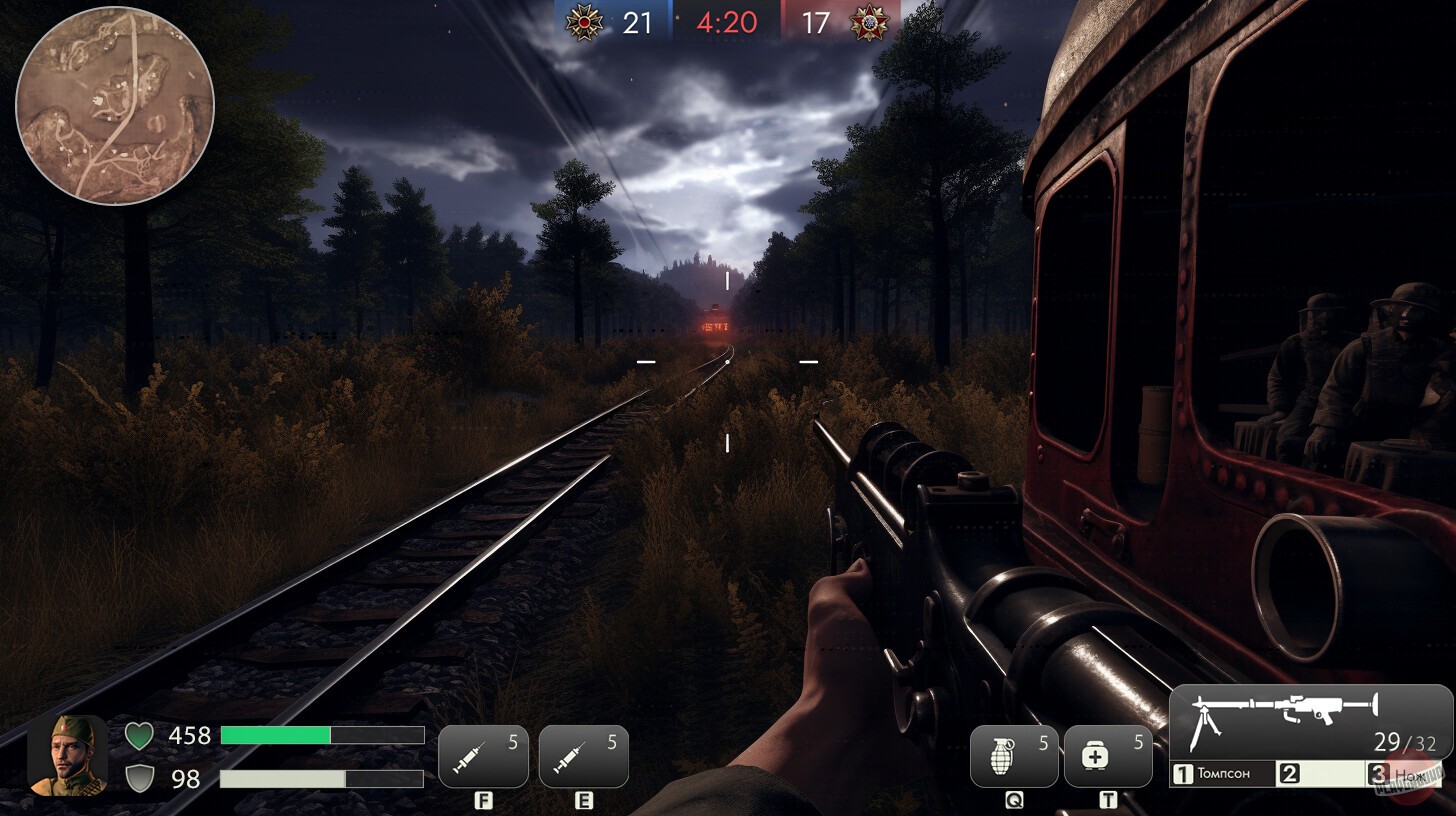The height and width of the screenshot is (816, 1456).
Task: Click the red team score 17
Action: pos(816,23)
